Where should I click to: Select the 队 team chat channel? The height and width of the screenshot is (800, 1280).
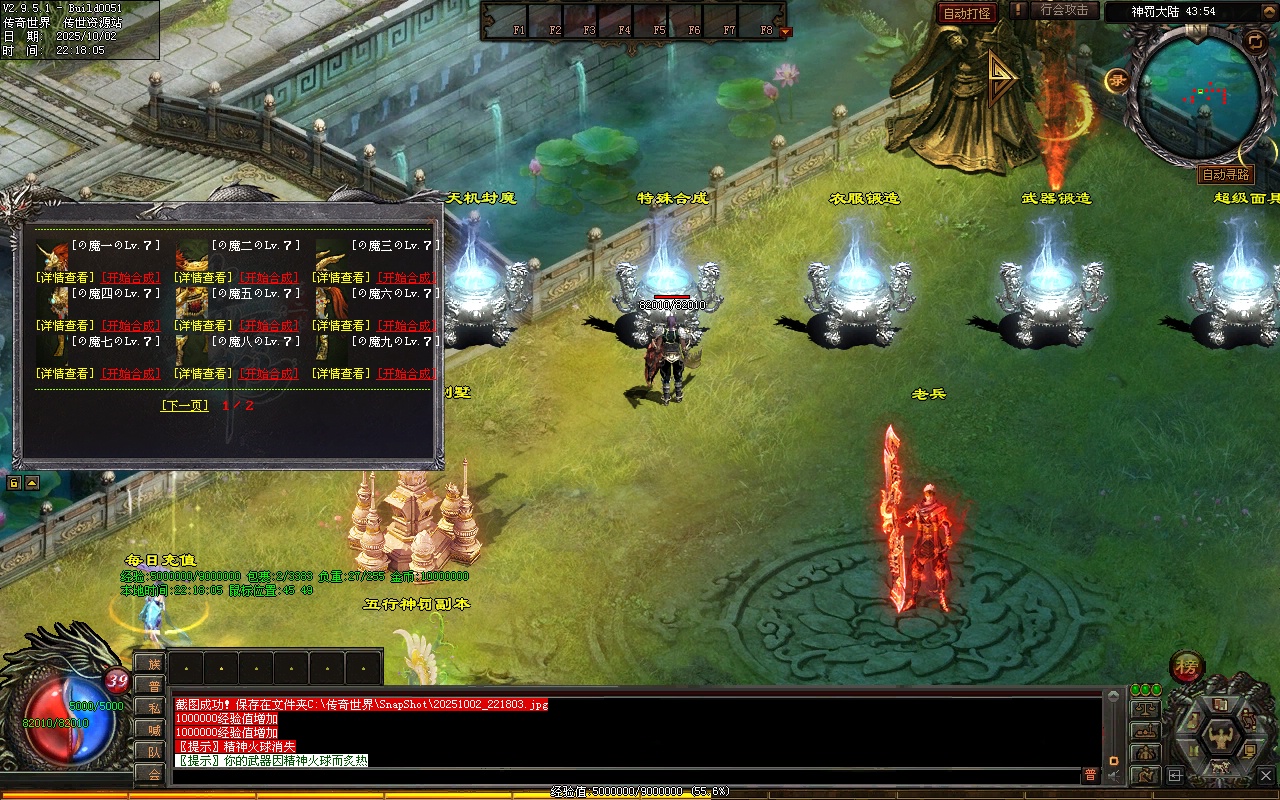coord(152,751)
